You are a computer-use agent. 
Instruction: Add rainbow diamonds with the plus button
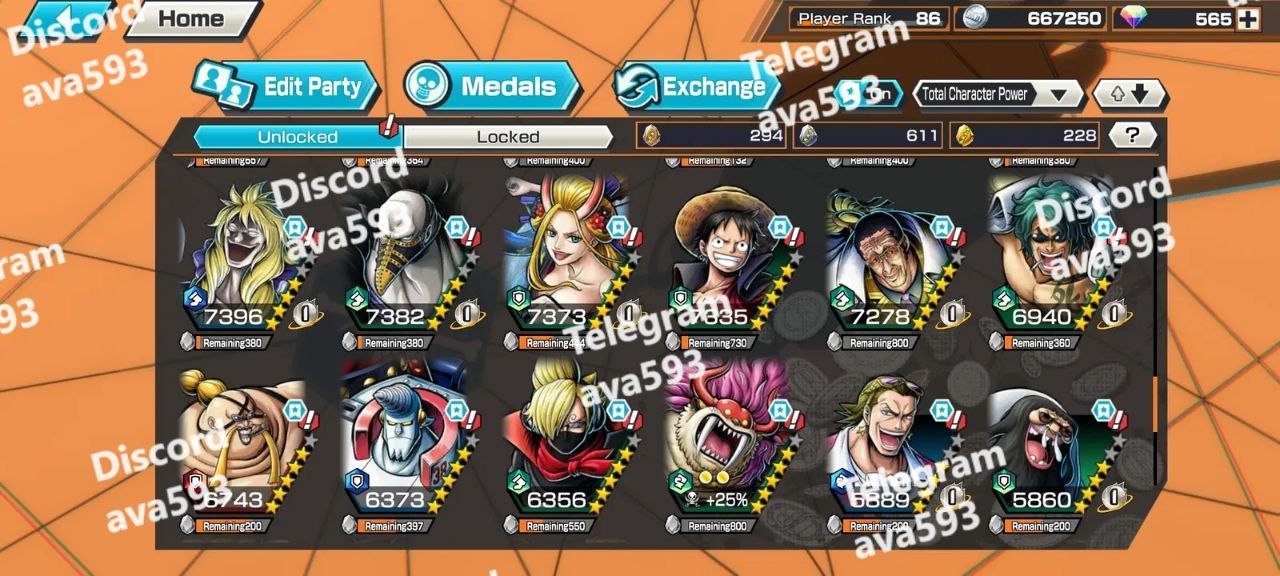click(1248, 18)
